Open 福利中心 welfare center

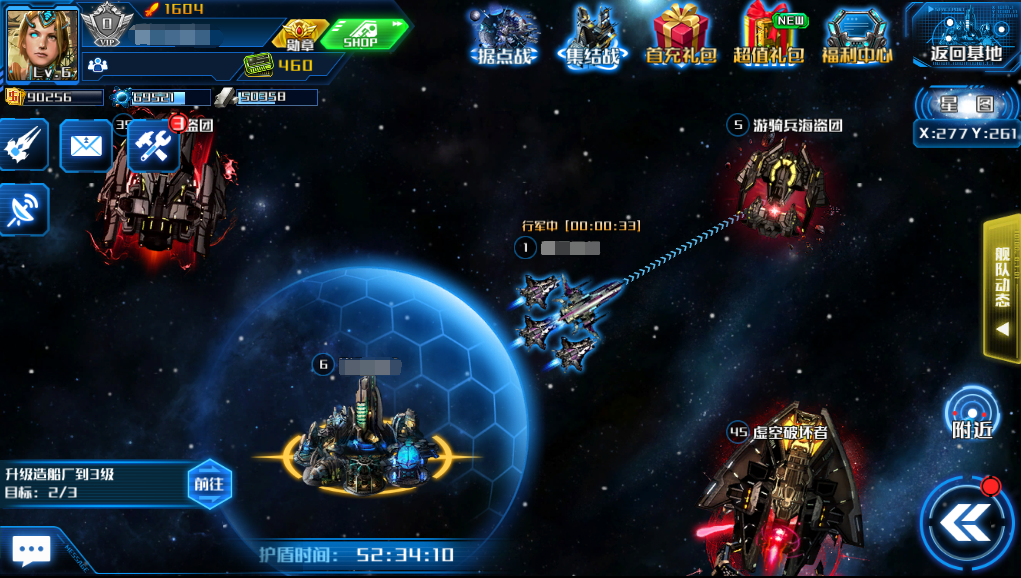tap(857, 36)
